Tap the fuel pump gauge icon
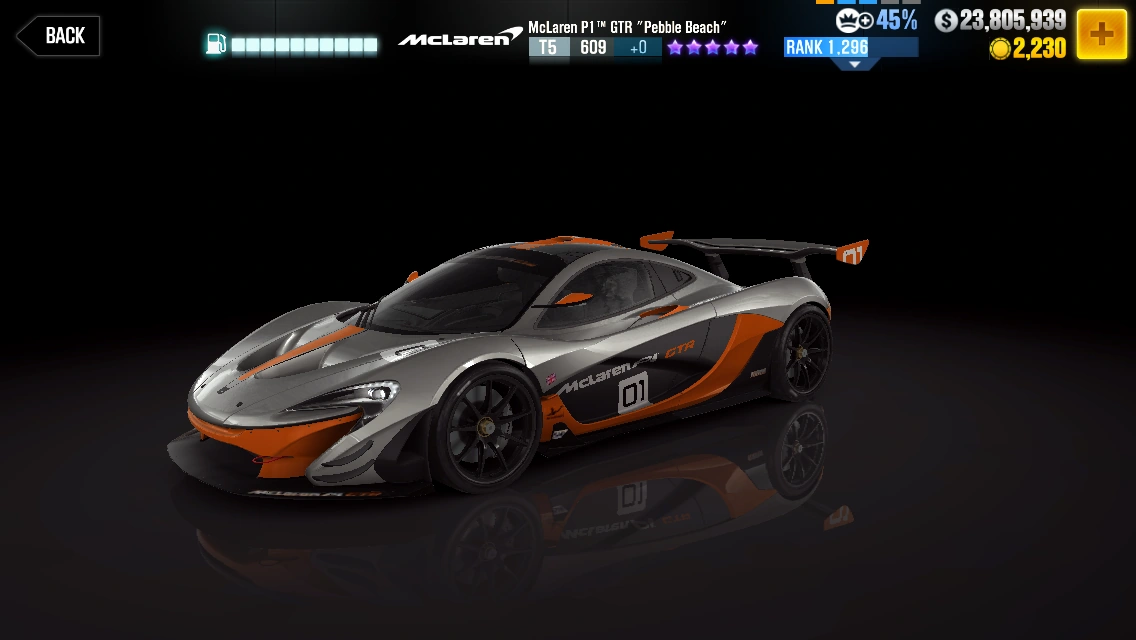The image size is (1136, 640). pyautogui.click(x=215, y=44)
